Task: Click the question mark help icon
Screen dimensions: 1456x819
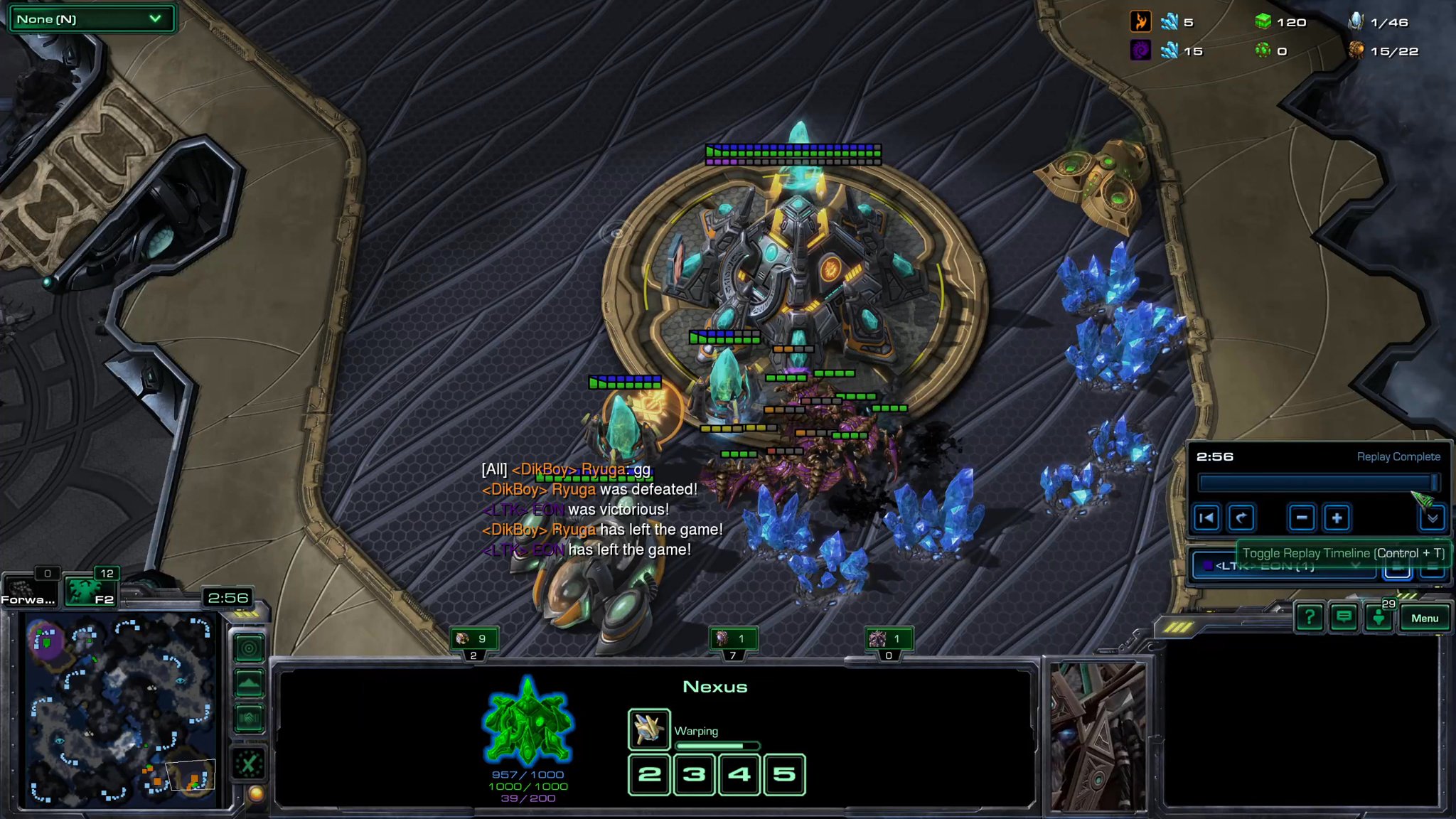Action: tap(1309, 616)
